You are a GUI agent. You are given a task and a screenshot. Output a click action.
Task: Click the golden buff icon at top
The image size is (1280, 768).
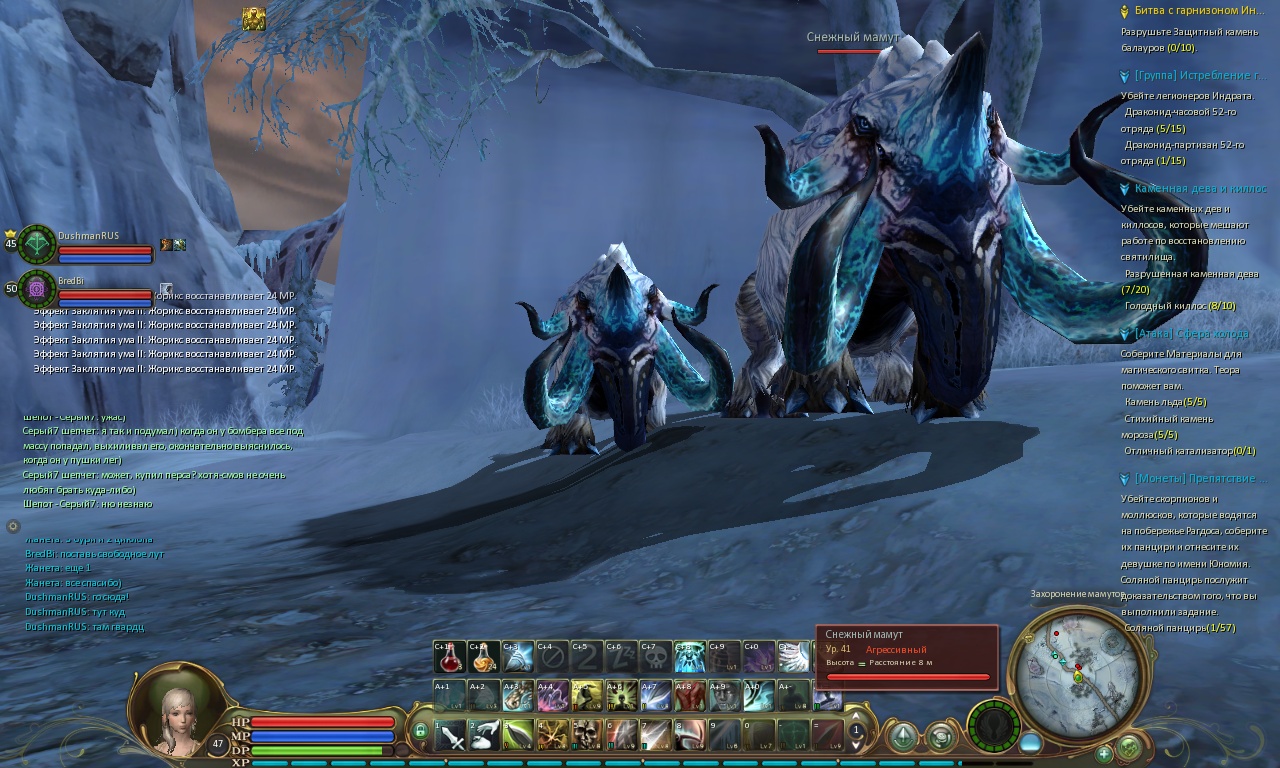click(x=254, y=19)
